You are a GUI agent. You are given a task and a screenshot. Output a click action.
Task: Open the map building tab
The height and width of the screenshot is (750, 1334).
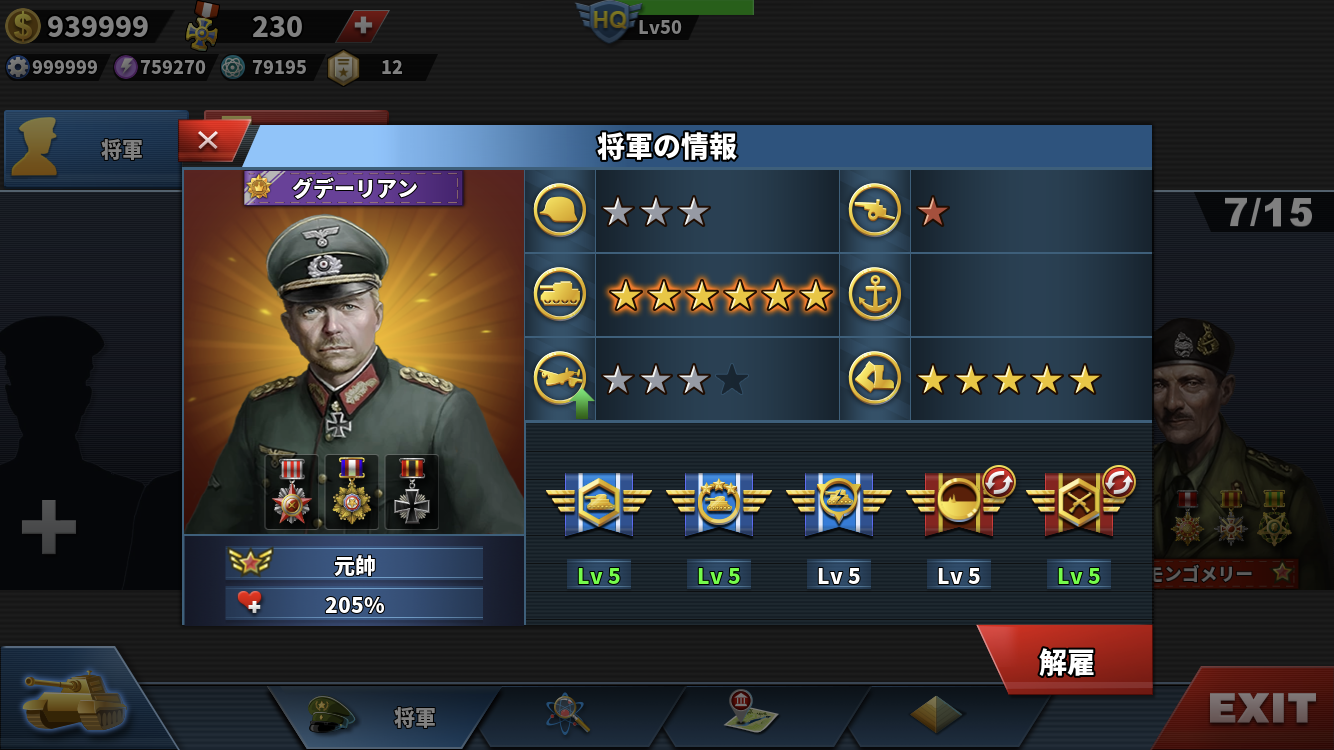point(750,712)
